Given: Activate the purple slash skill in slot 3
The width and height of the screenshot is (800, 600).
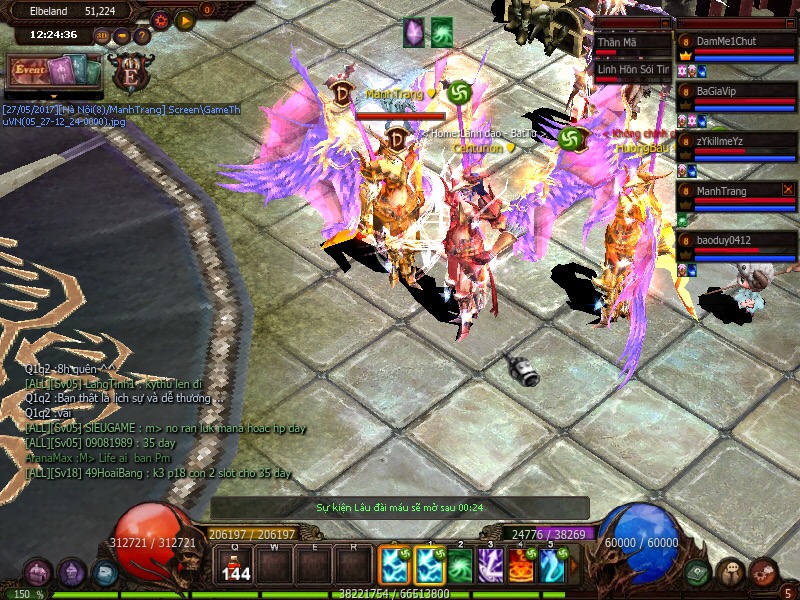Looking at the screenshot, I should coord(491,566).
